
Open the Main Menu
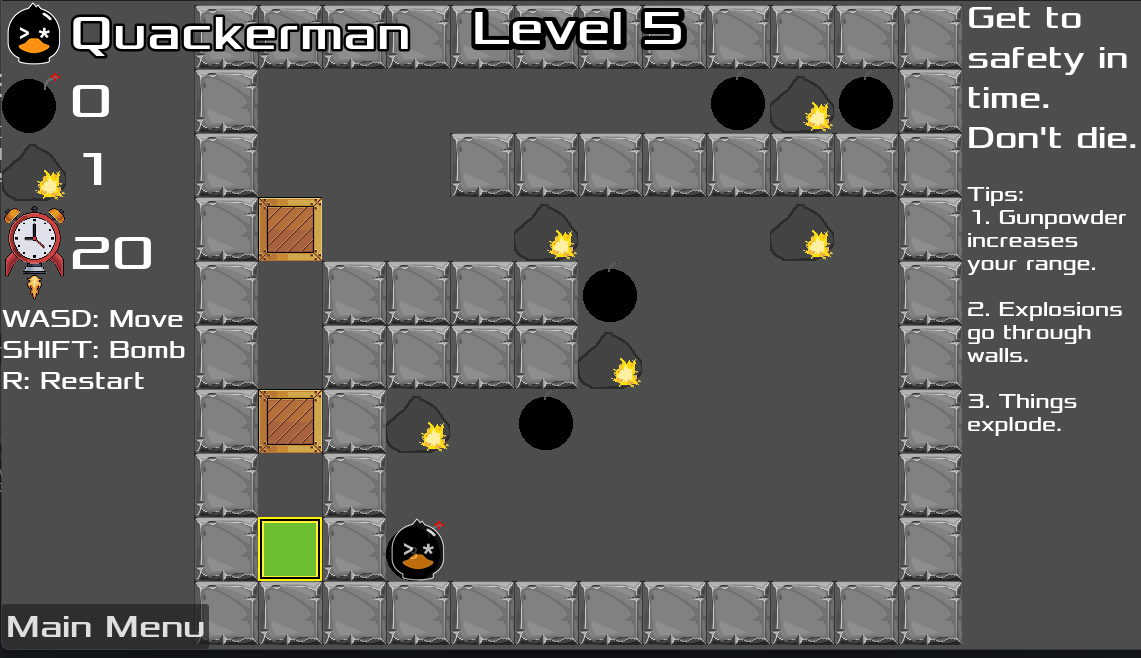[105, 627]
